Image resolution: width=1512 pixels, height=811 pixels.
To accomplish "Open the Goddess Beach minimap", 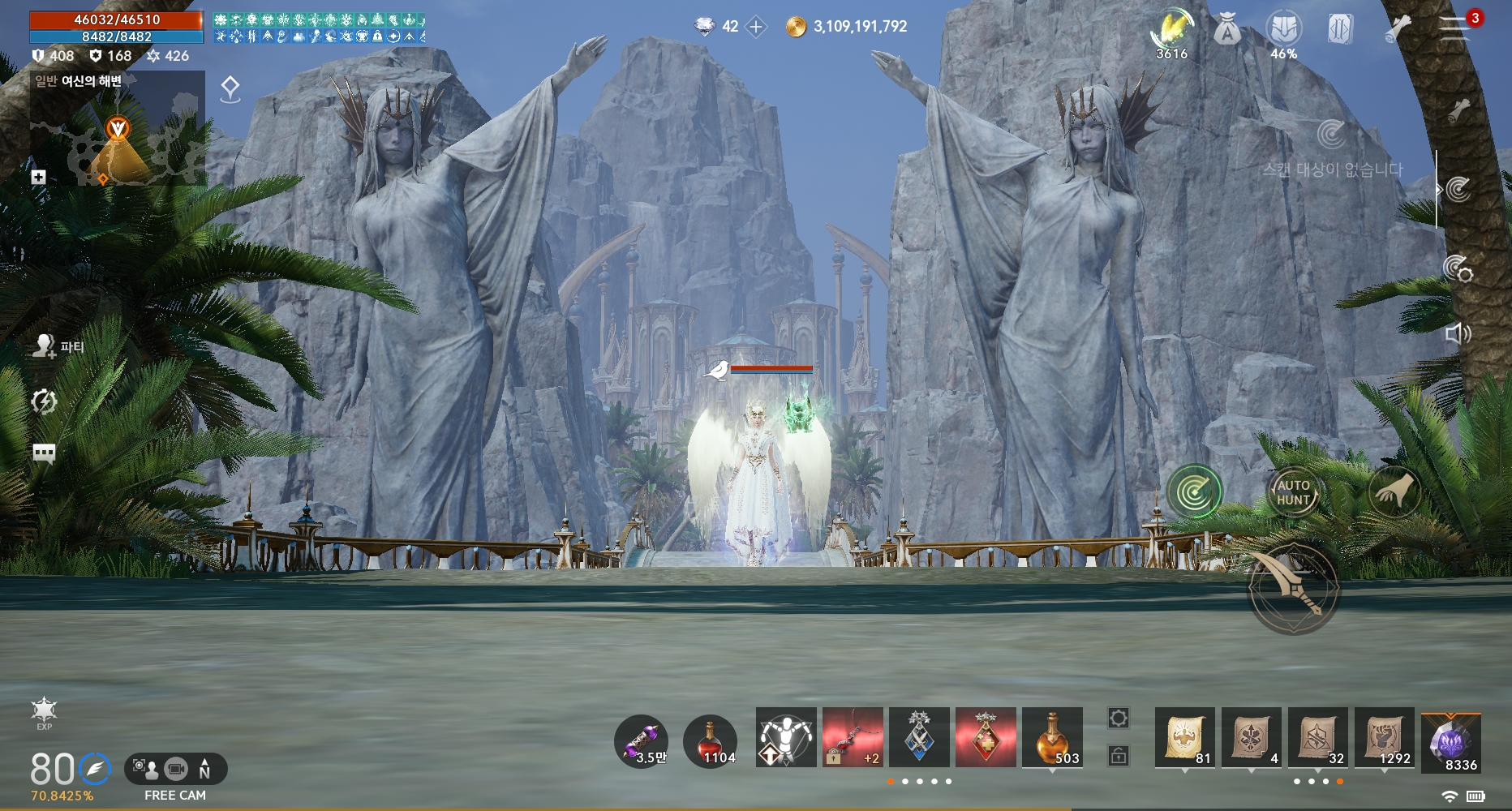I will [118, 134].
